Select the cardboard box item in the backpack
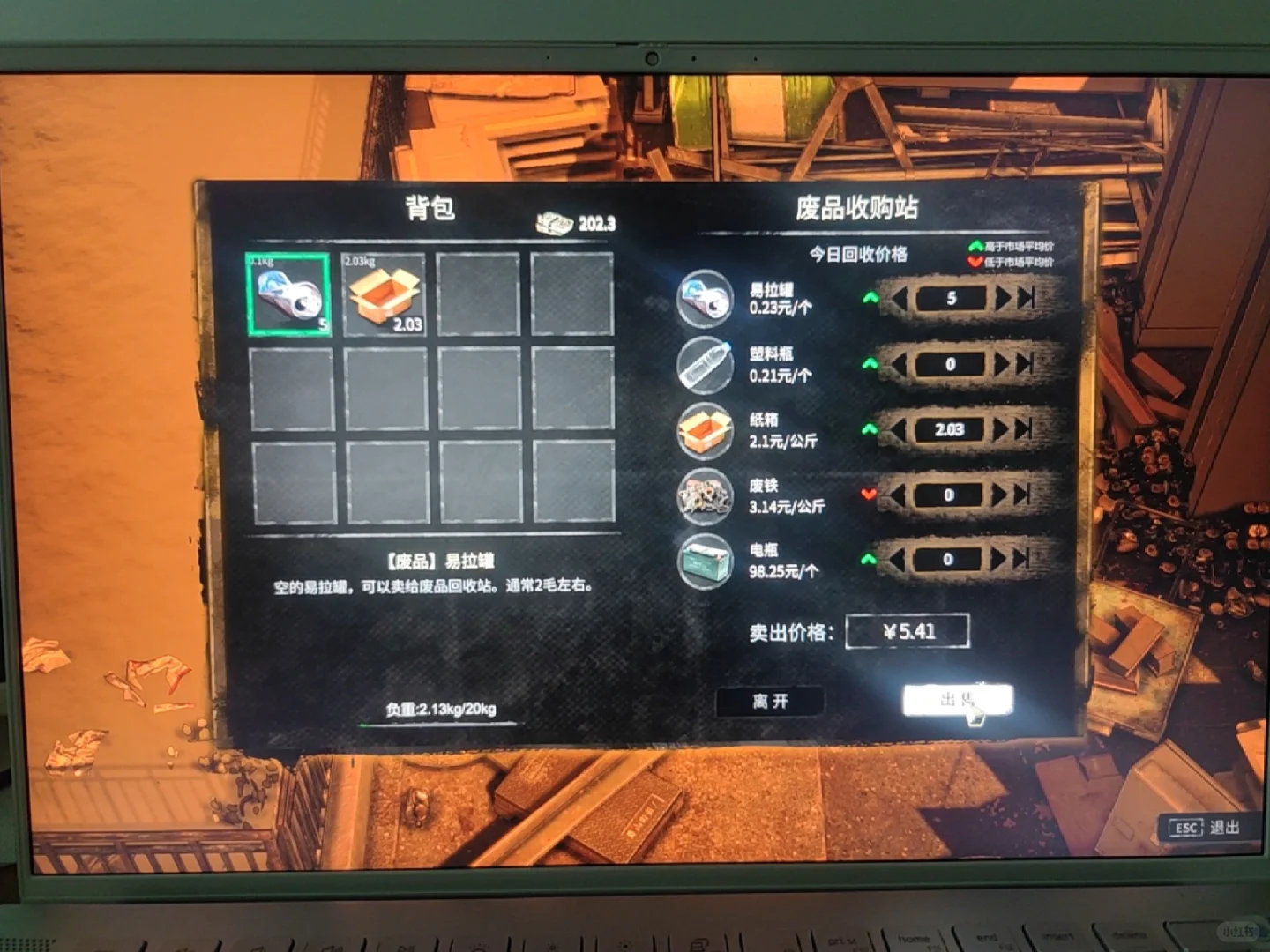This screenshot has height=952, width=1270. click(384, 295)
